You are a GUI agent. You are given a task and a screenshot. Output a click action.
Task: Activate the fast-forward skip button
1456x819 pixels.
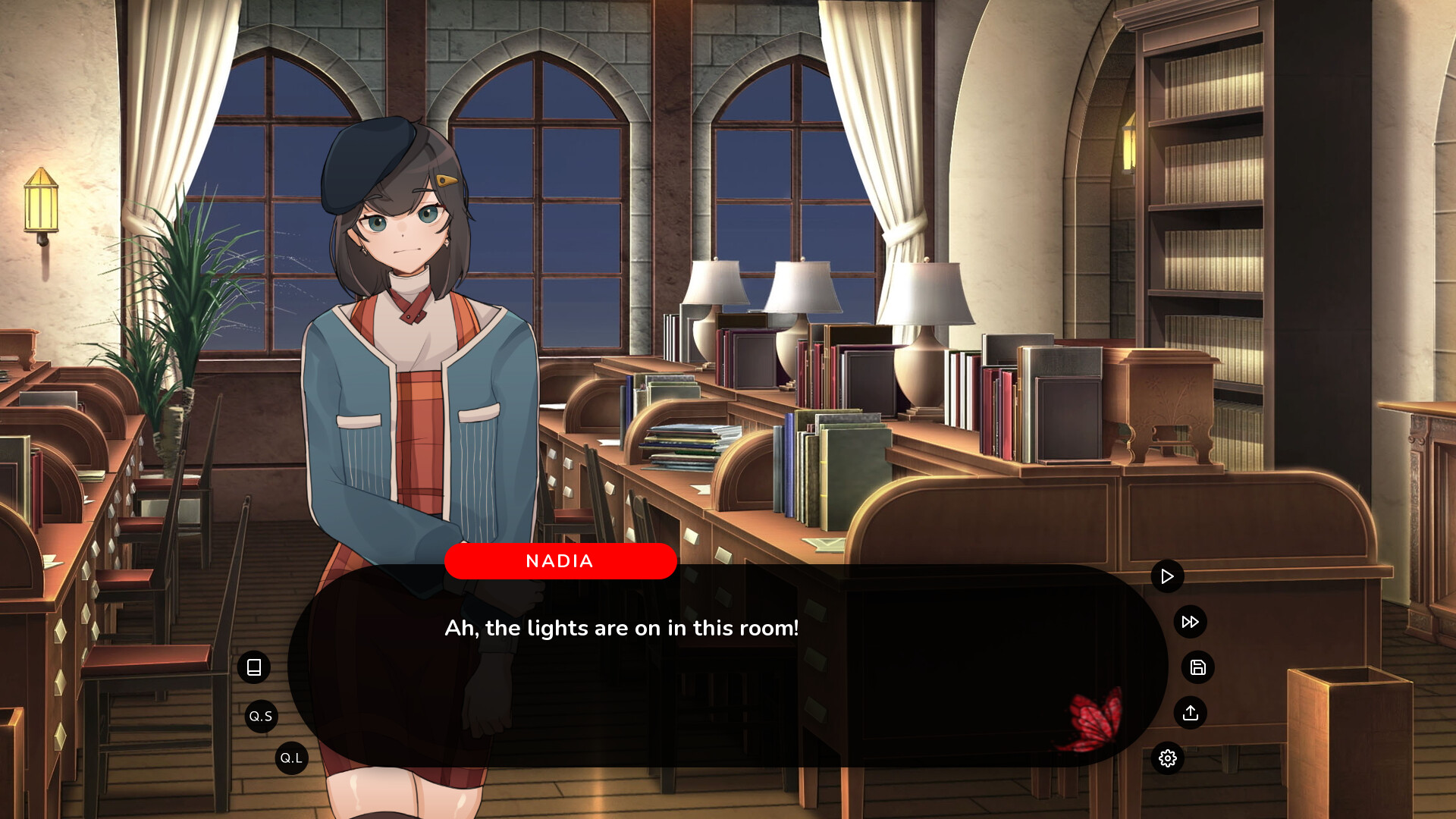(1190, 622)
